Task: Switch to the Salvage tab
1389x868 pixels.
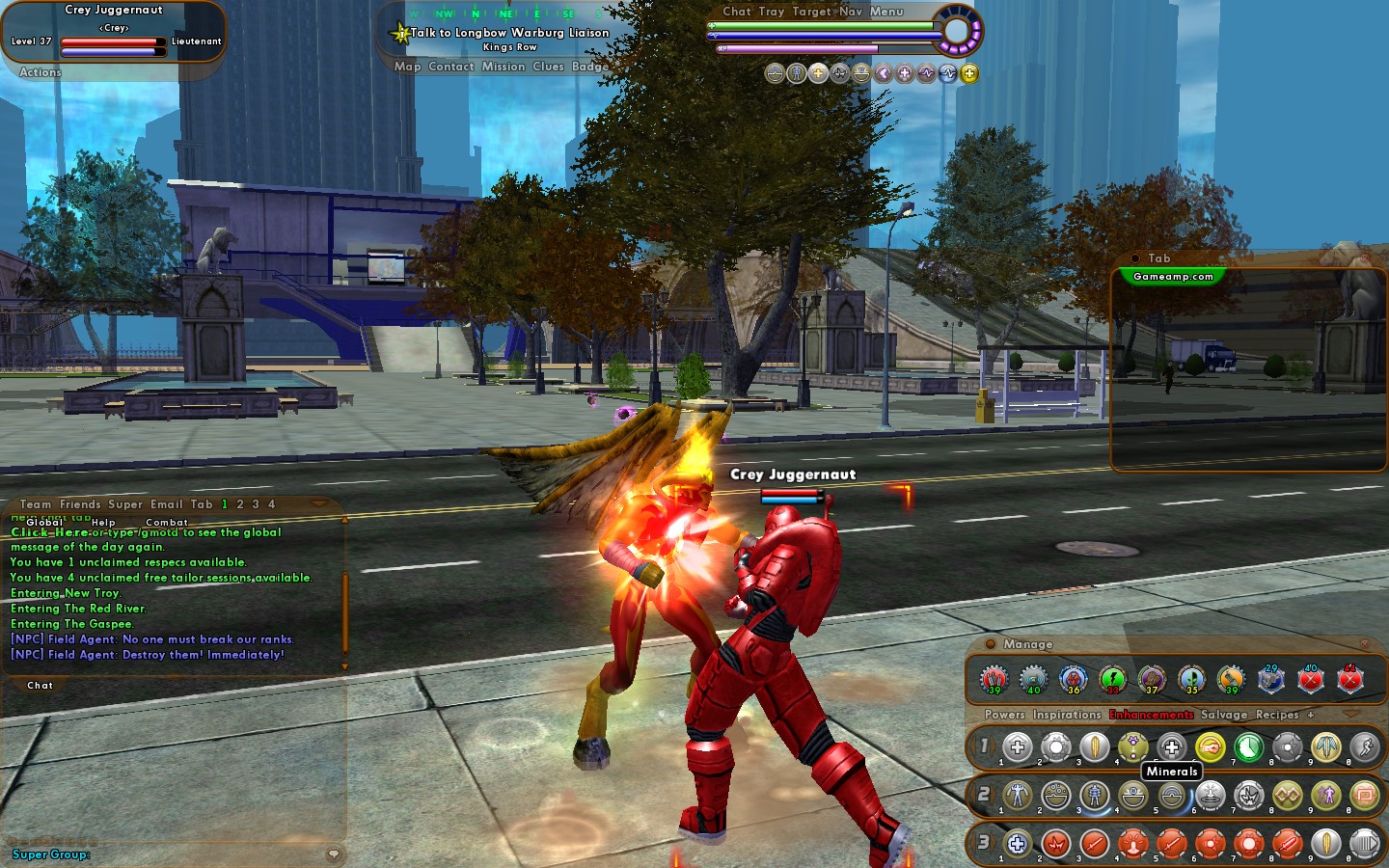Action: tap(1224, 715)
